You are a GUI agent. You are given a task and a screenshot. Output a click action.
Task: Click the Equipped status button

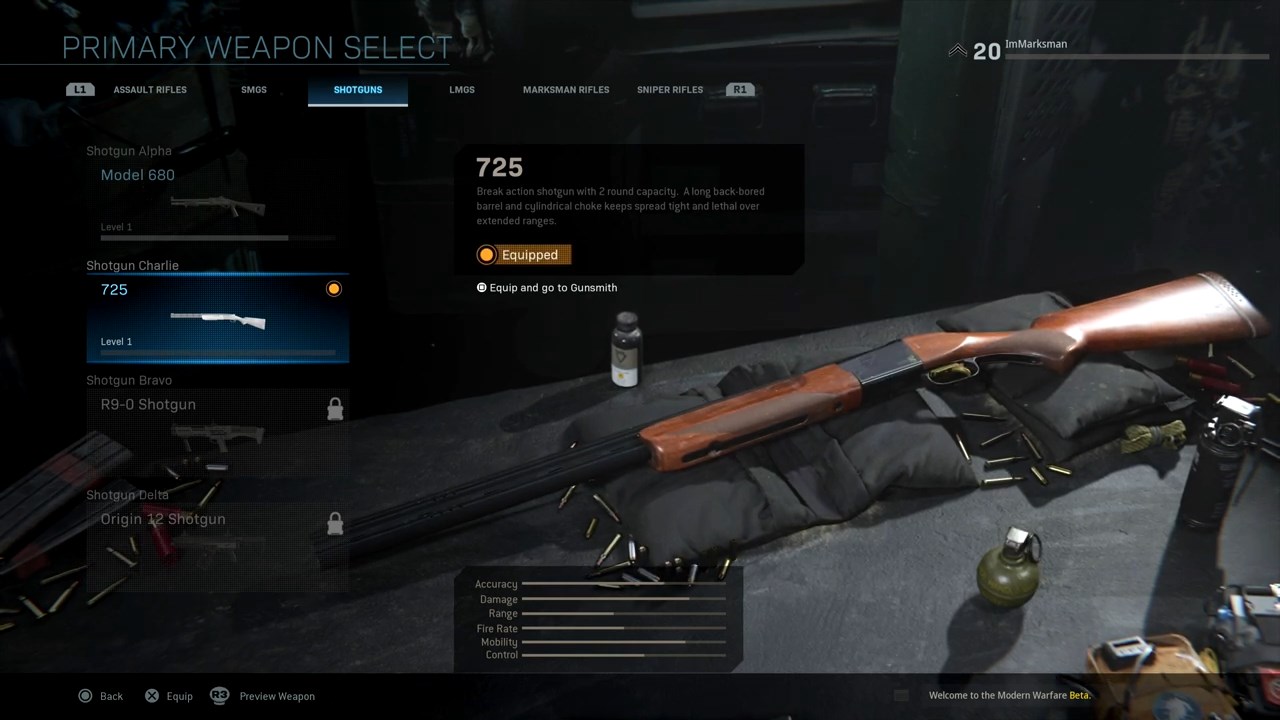(524, 255)
